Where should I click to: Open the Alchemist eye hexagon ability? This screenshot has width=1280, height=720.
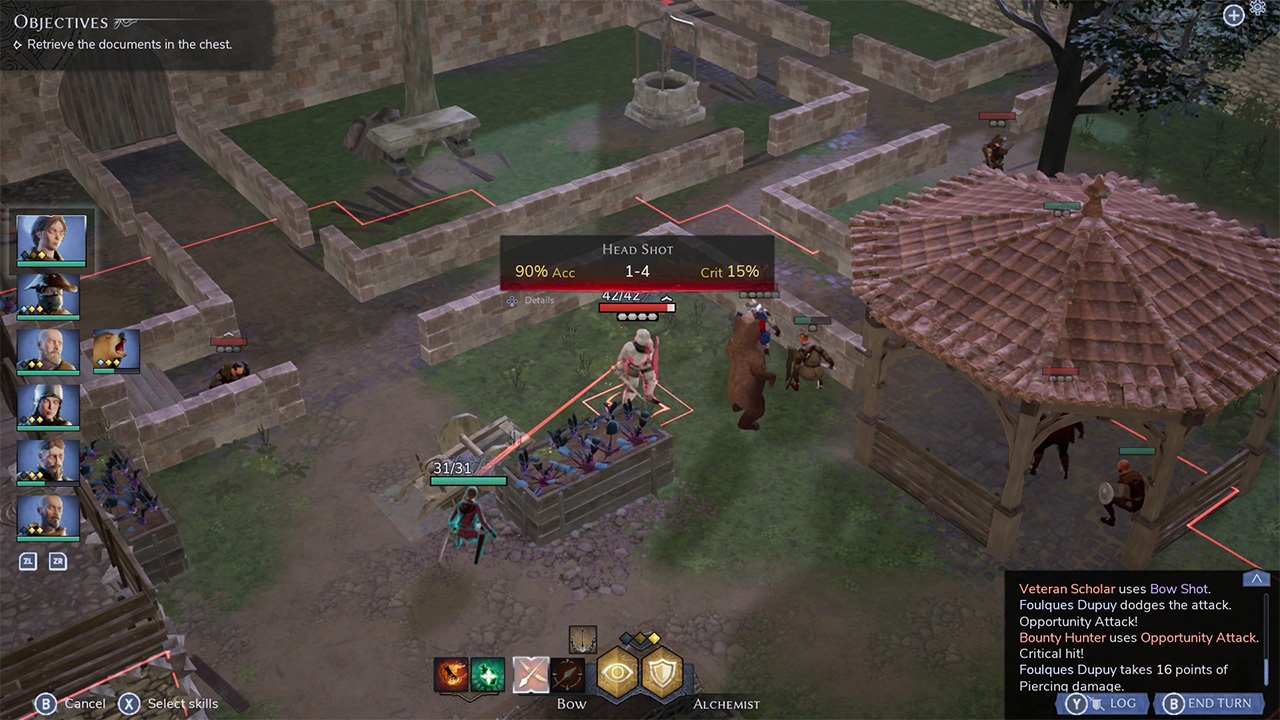tap(617, 674)
